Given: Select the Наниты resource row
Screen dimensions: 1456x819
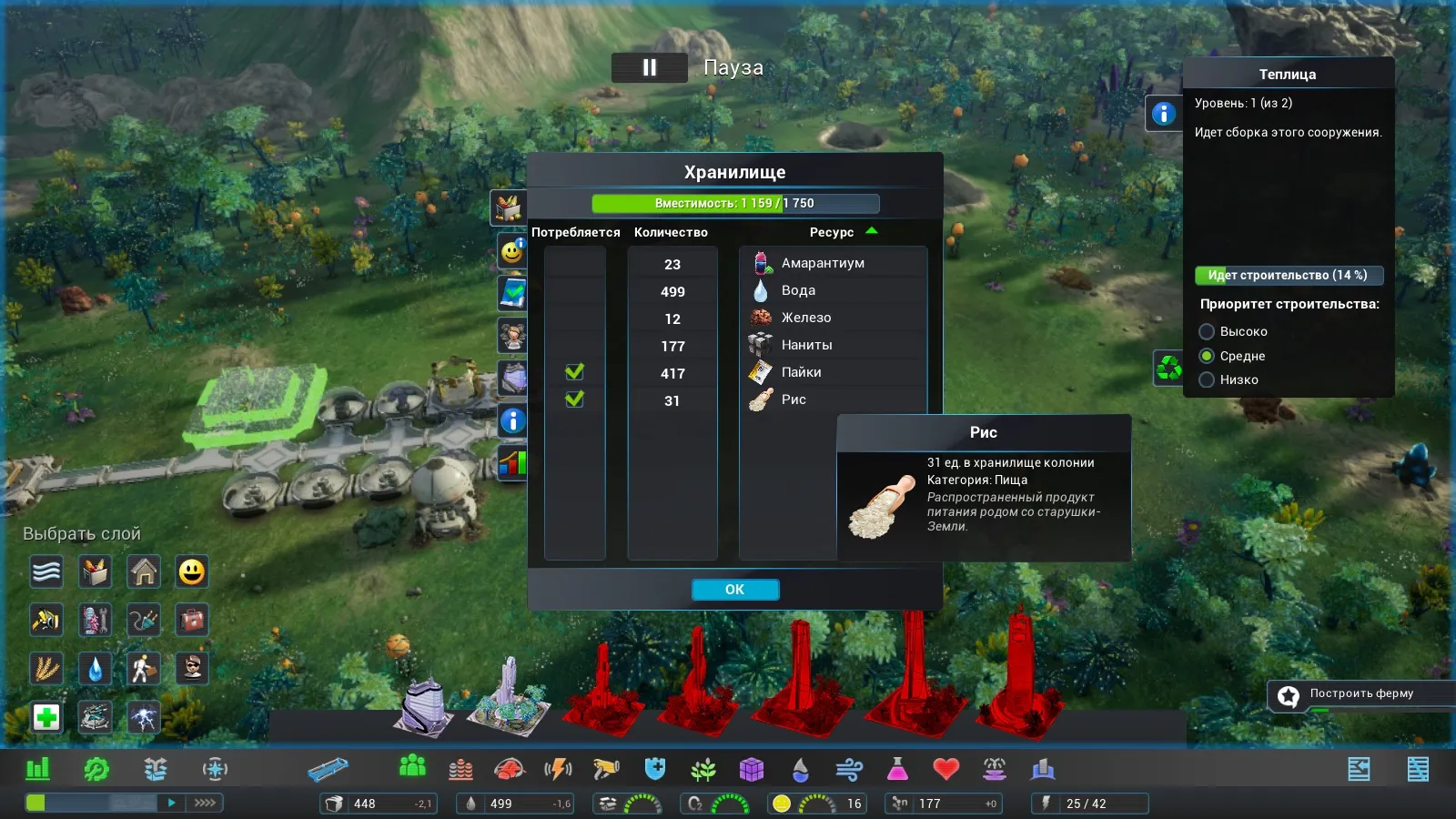Looking at the screenshot, I should 806,345.
